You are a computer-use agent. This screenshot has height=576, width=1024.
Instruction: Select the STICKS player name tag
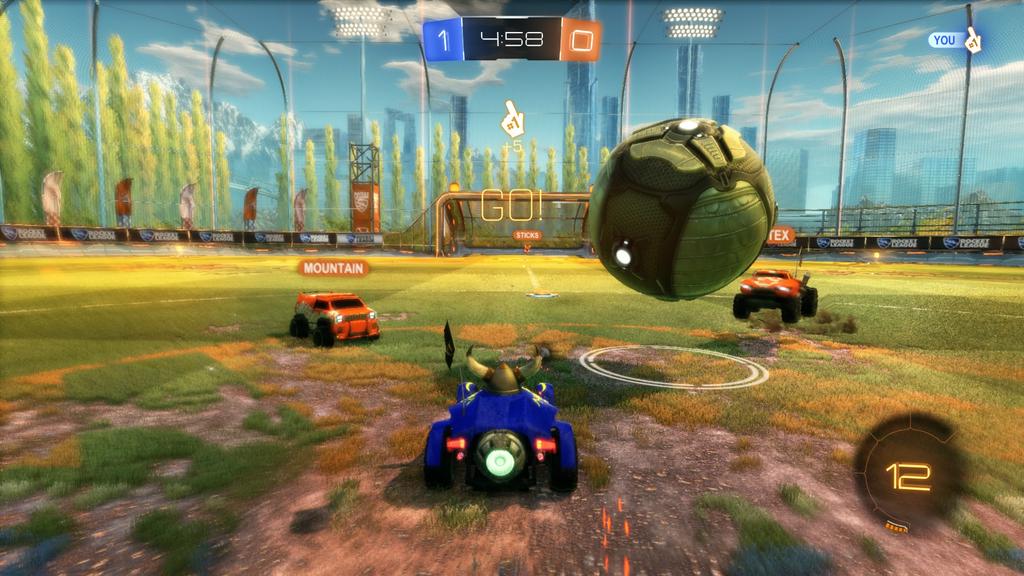pyautogui.click(x=527, y=236)
